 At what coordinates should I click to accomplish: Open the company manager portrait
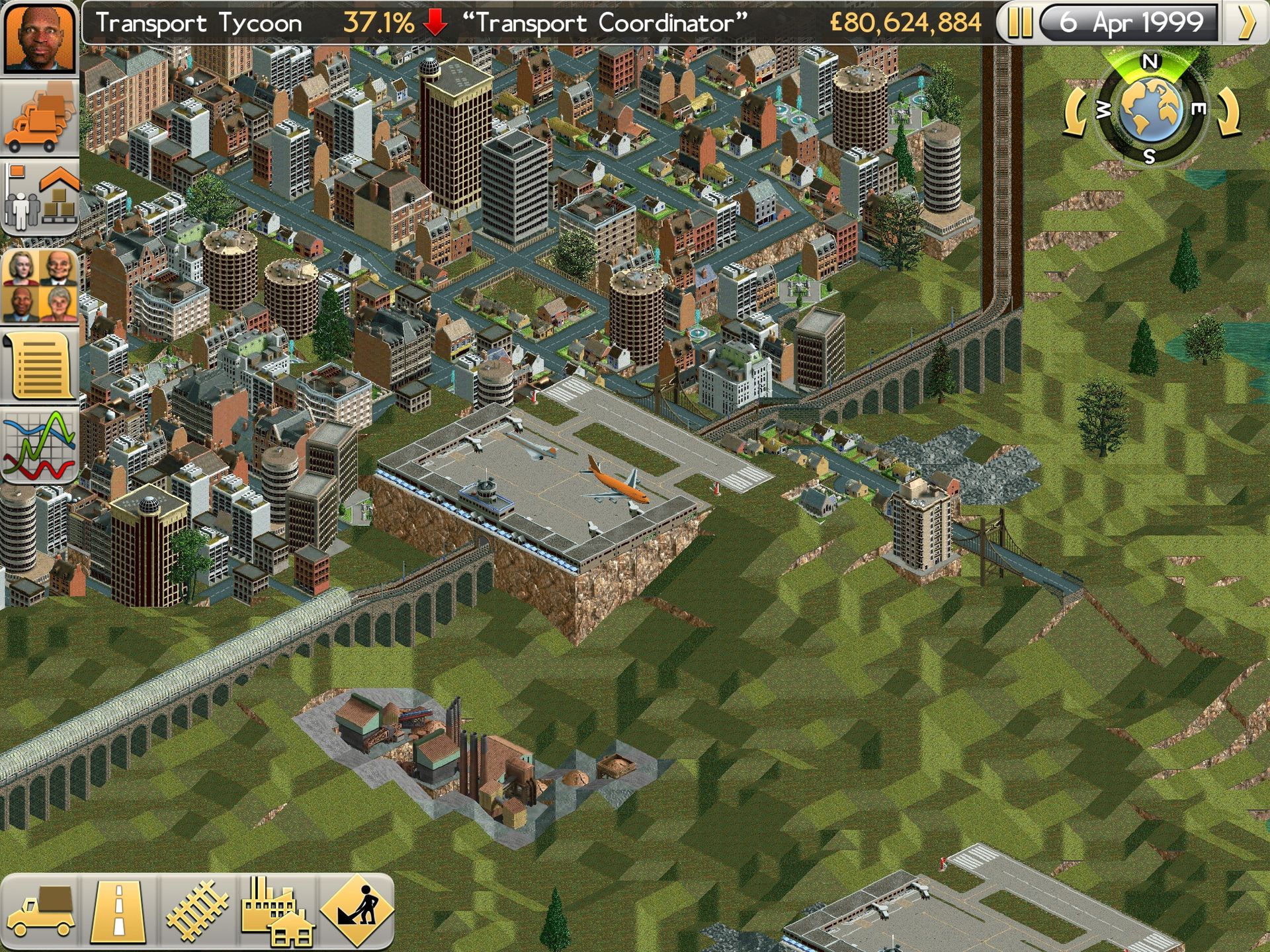click(39, 38)
